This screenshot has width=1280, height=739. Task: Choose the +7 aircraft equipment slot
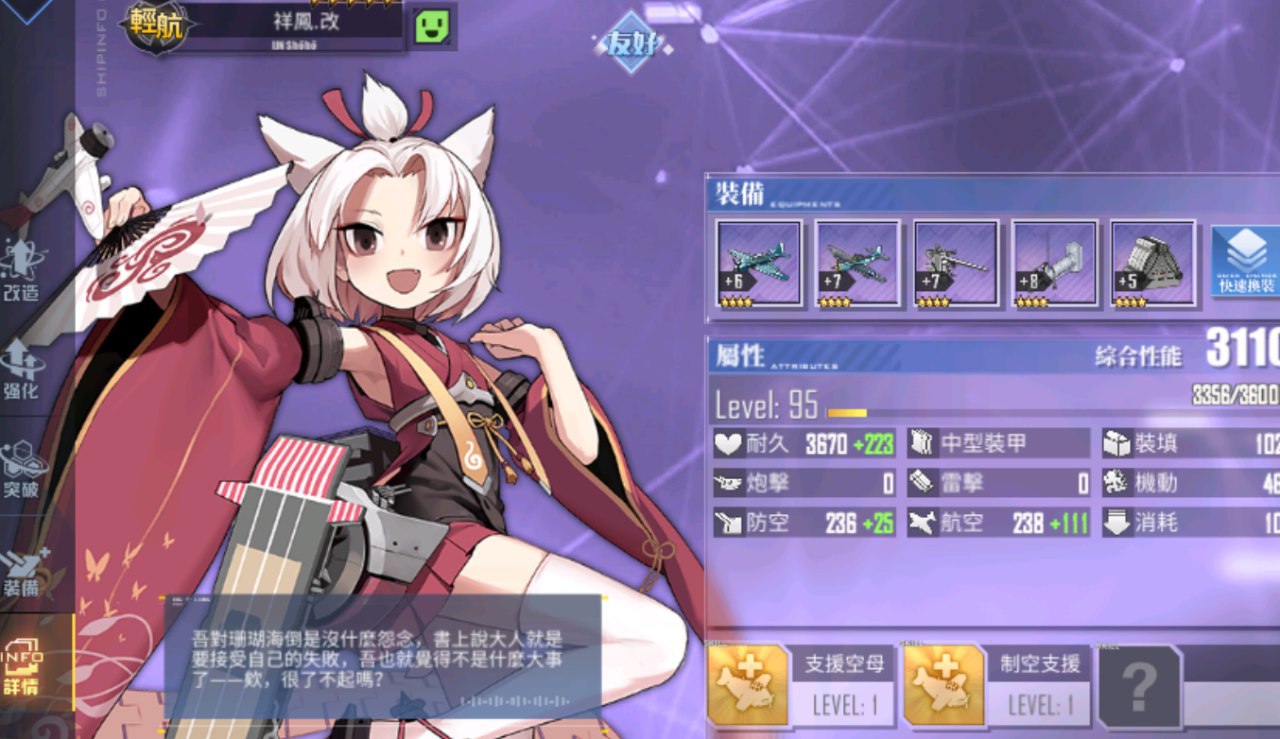click(x=857, y=263)
